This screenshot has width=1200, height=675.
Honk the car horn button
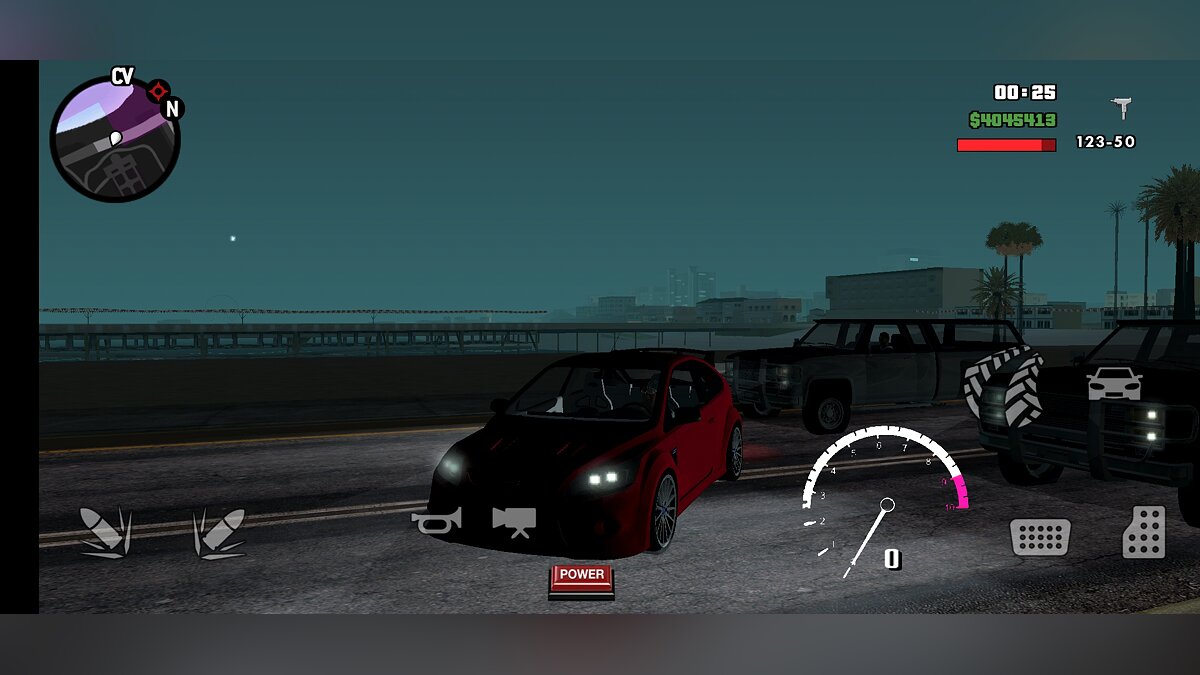tap(436, 520)
